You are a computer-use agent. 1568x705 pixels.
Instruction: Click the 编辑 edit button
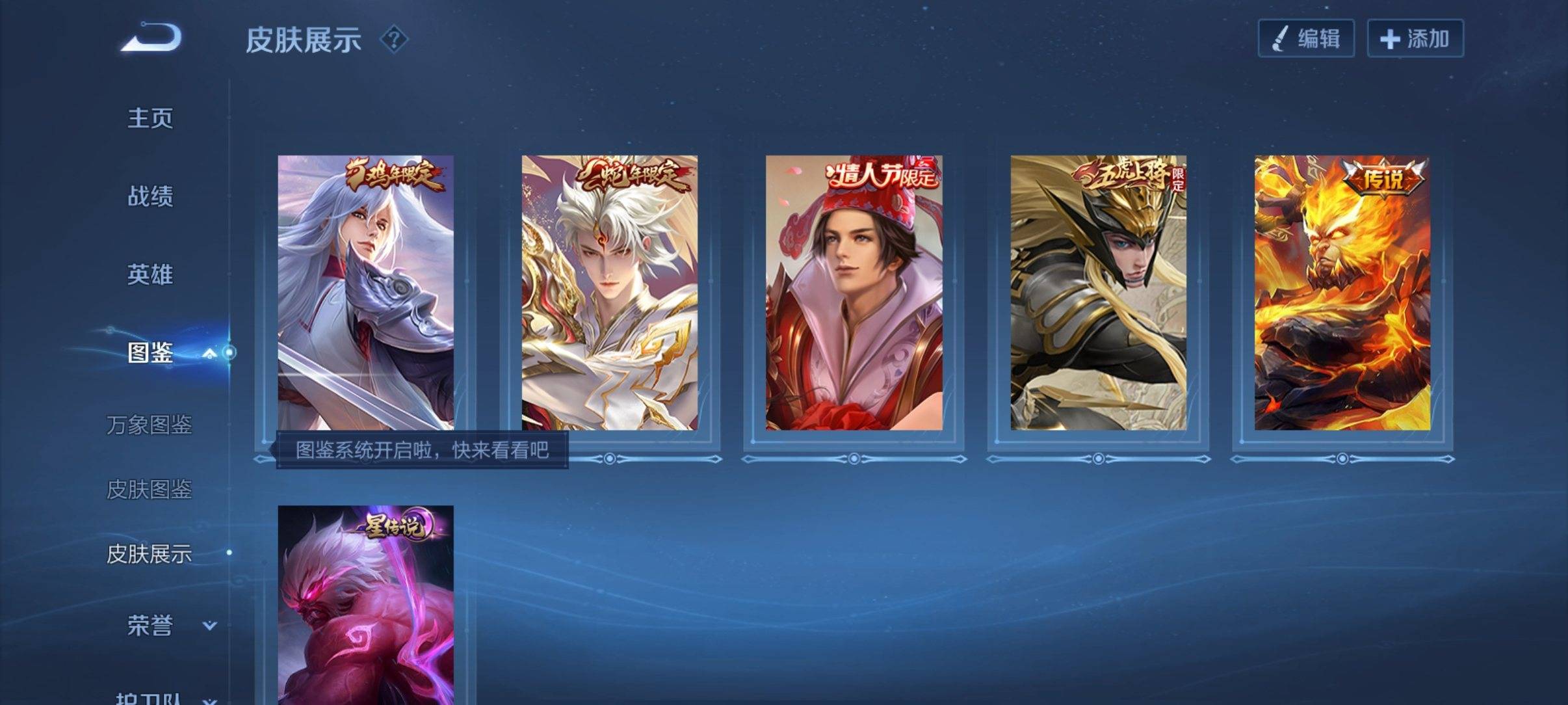pyautogui.click(x=1306, y=38)
